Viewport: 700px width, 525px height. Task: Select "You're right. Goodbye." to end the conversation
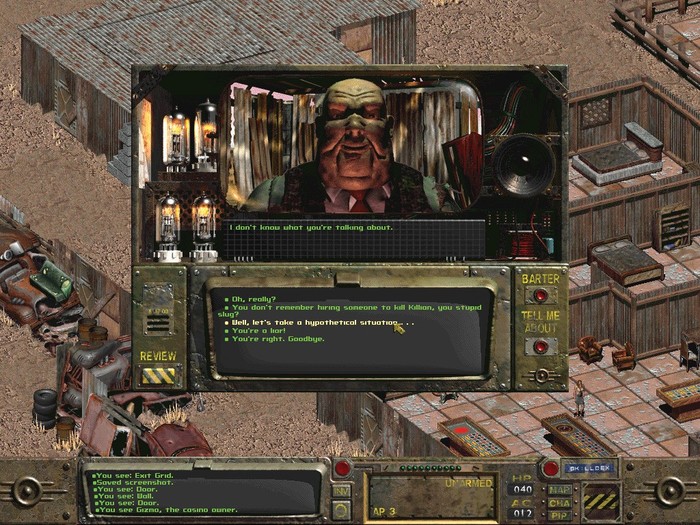tap(276, 340)
